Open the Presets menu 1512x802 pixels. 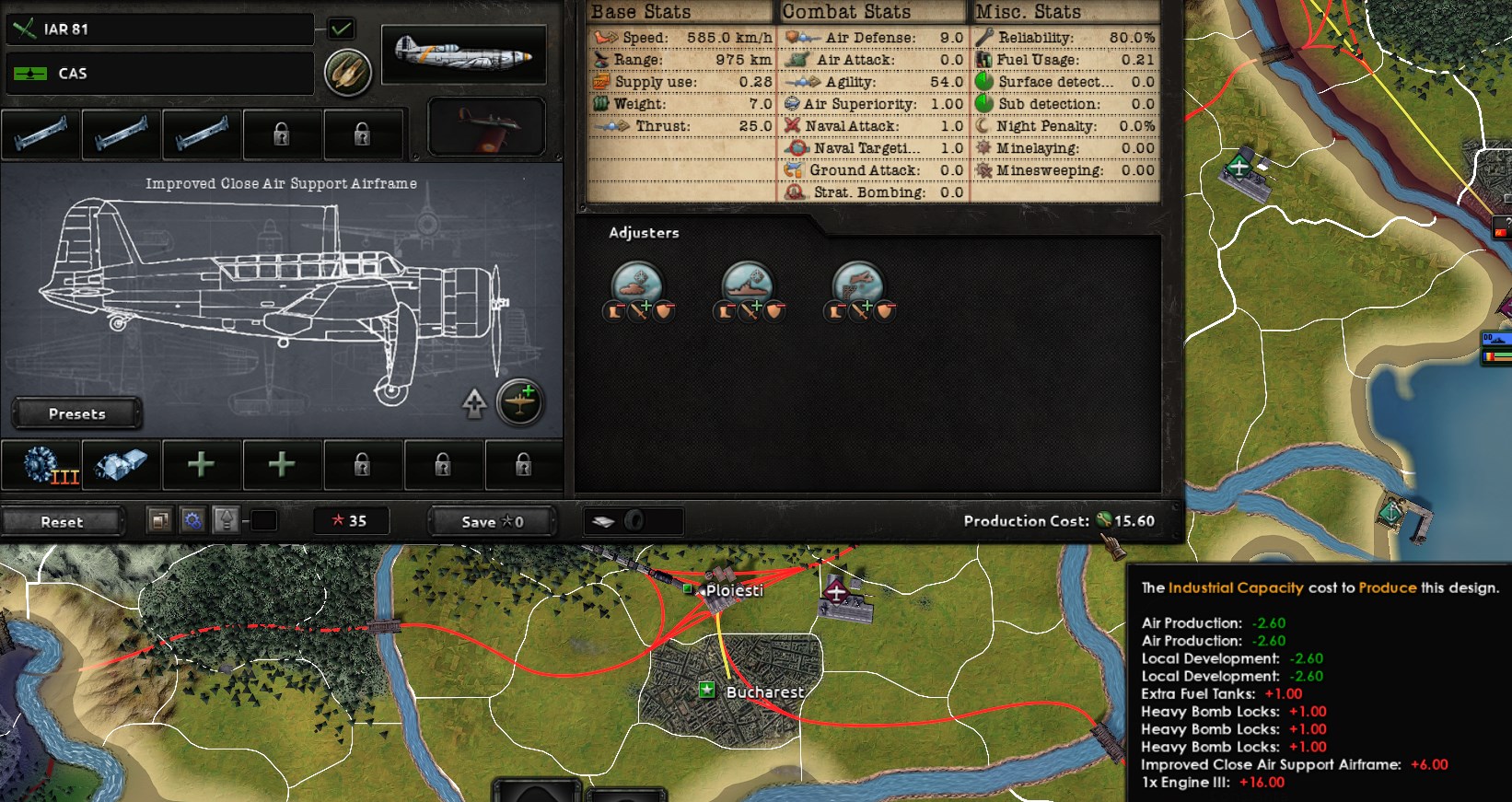pos(76,413)
